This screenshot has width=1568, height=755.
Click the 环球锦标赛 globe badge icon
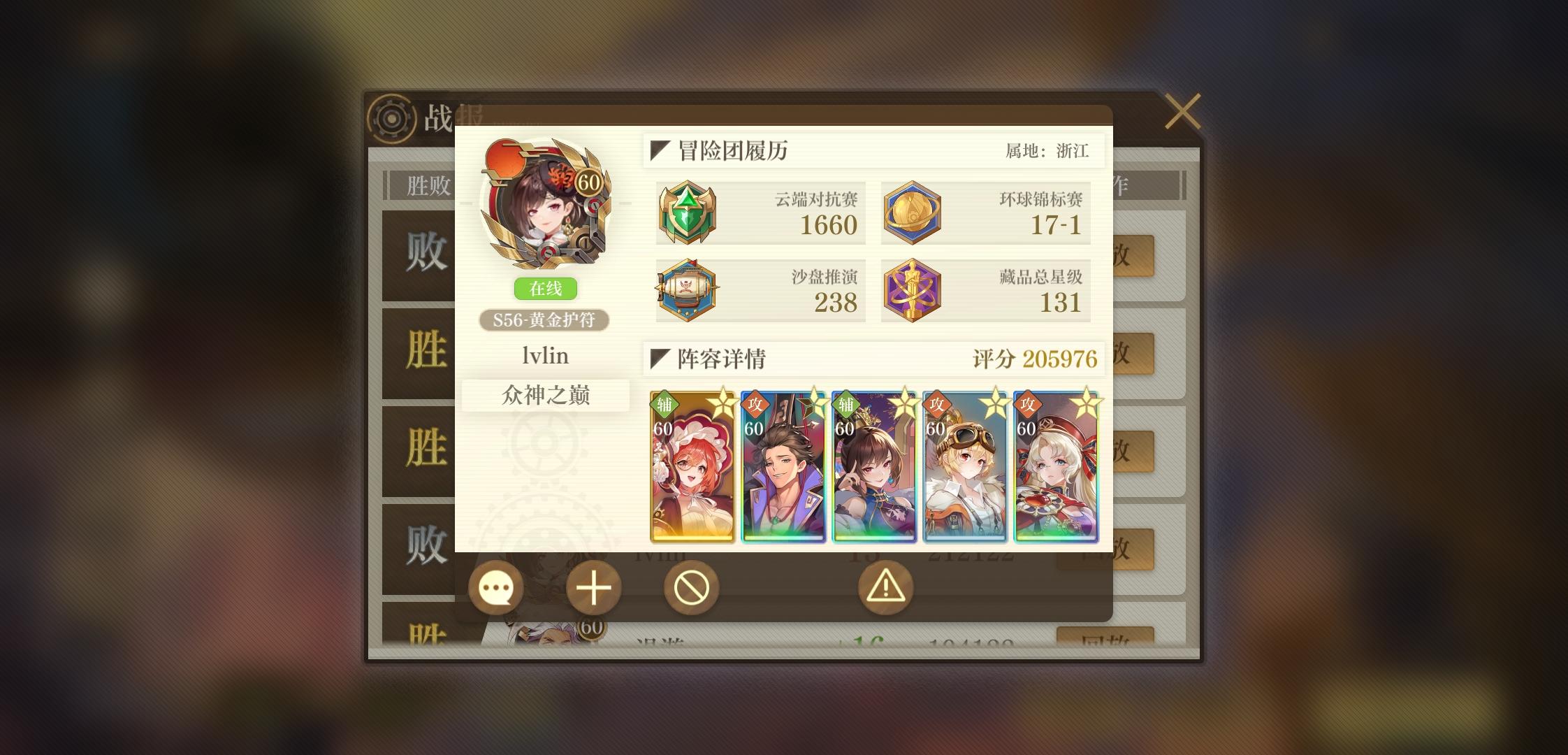[x=913, y=213]
